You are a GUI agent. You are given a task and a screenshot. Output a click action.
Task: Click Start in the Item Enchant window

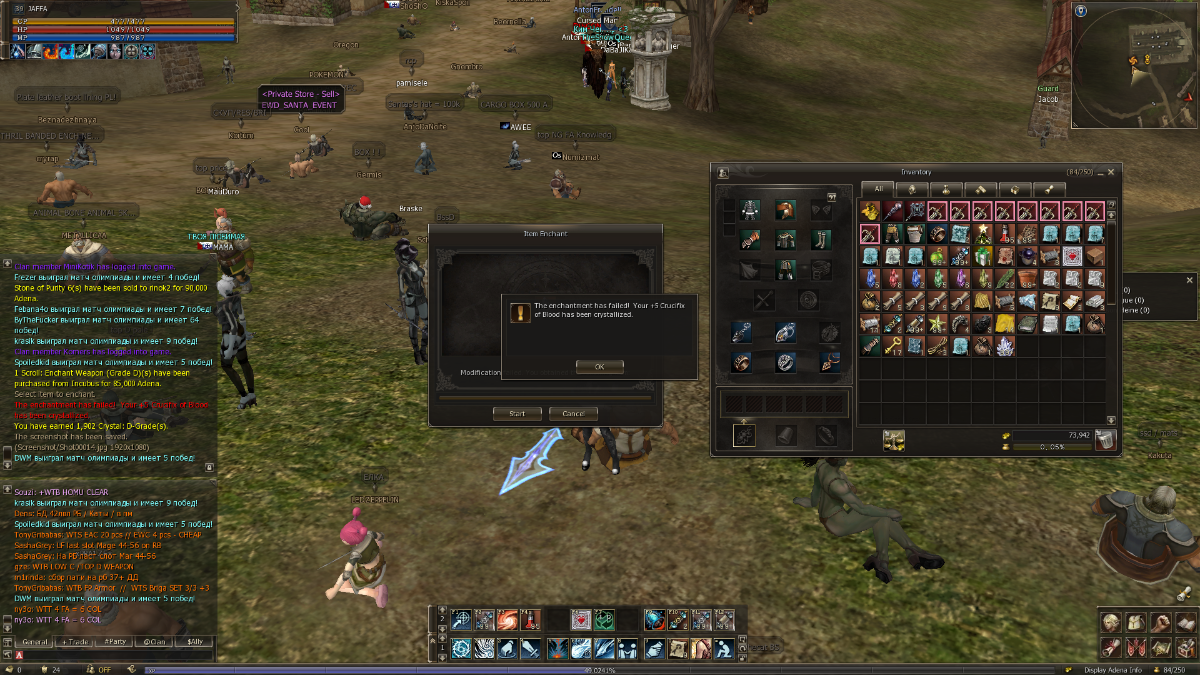click(517, 414)
